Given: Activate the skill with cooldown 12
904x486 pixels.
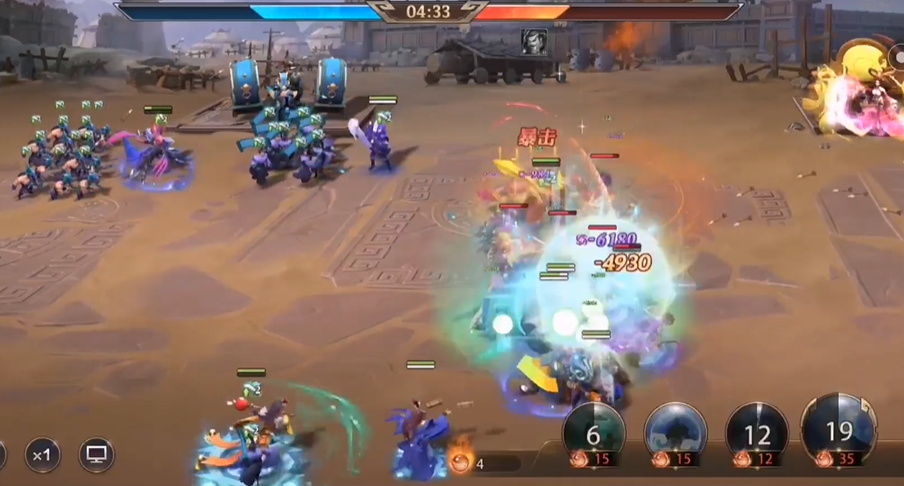Looking at the screenshot, I should pos(757,434).
